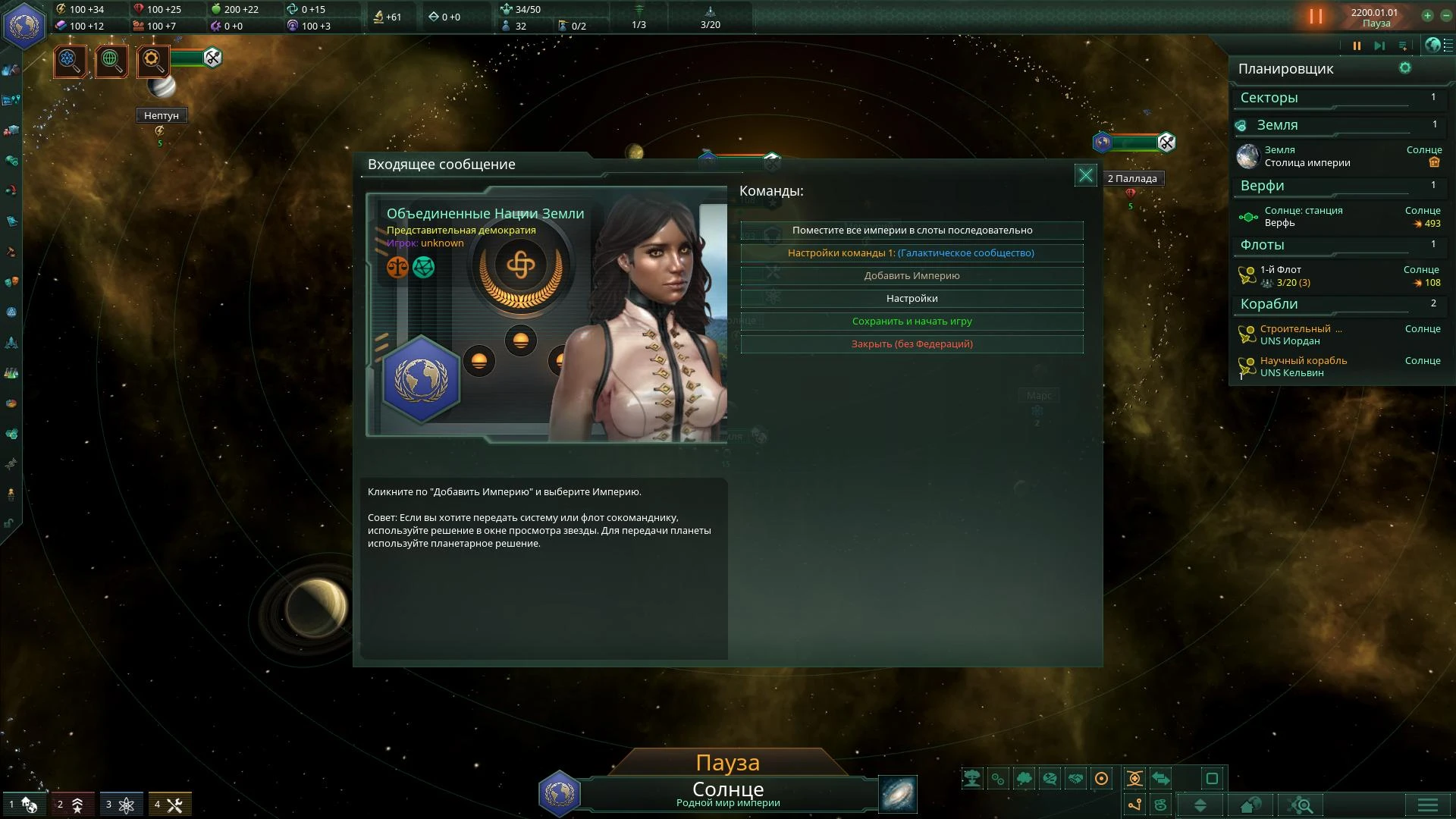Click the green survey progress bar near Нептун
The height and width of the screenshot is (819, 1456).
pyautogui.click(x=186, y=58)
